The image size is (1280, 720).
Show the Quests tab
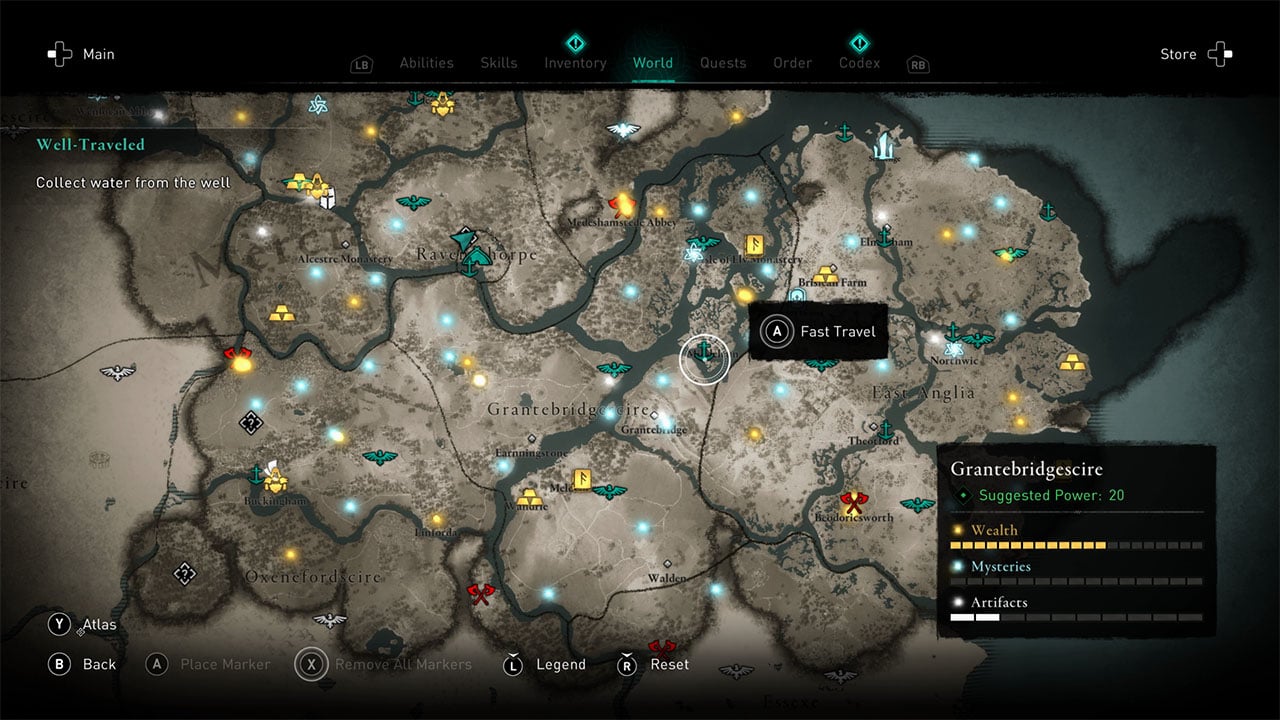click(x=723, y=63)
